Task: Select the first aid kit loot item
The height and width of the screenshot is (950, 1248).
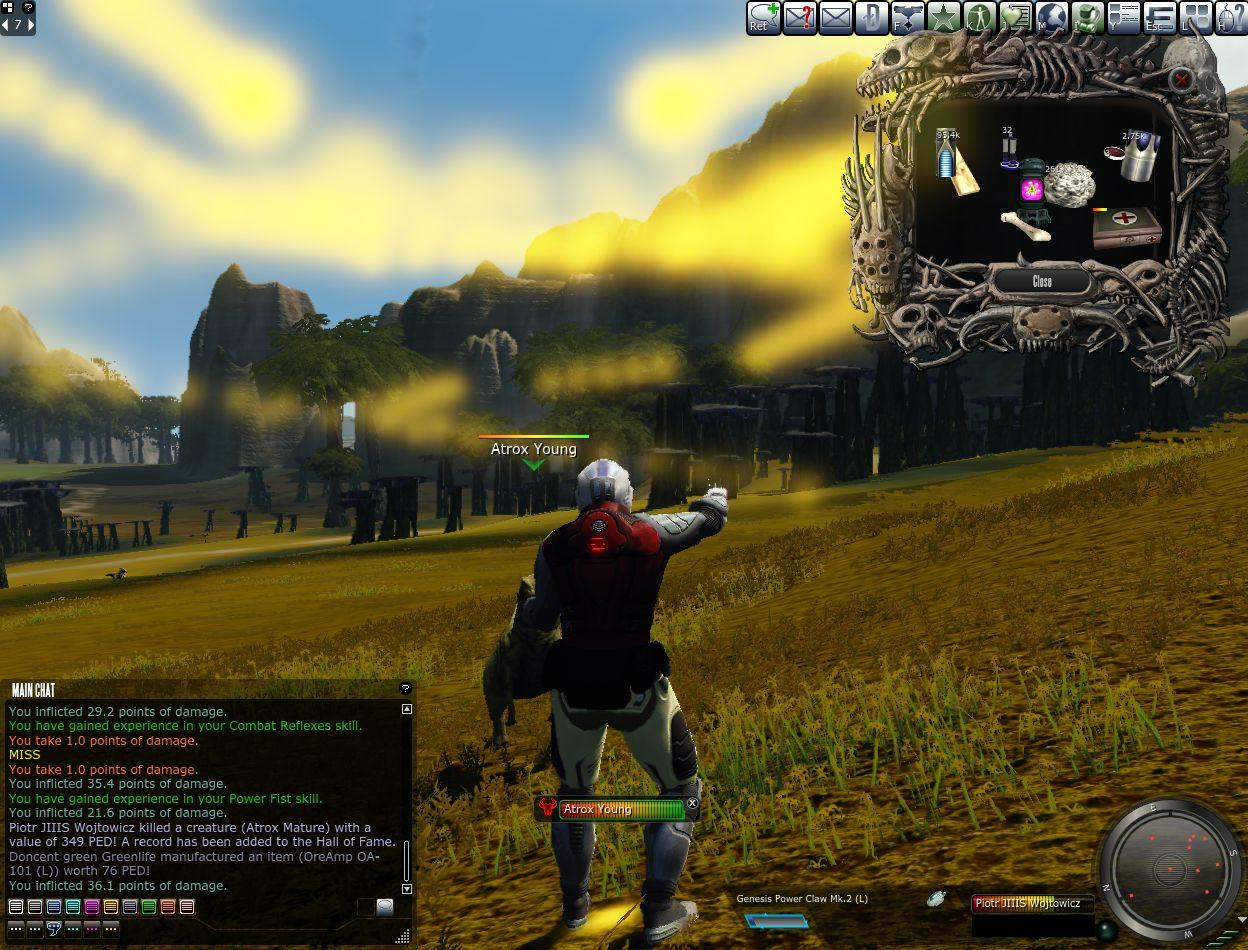Action: [1126, 227]
